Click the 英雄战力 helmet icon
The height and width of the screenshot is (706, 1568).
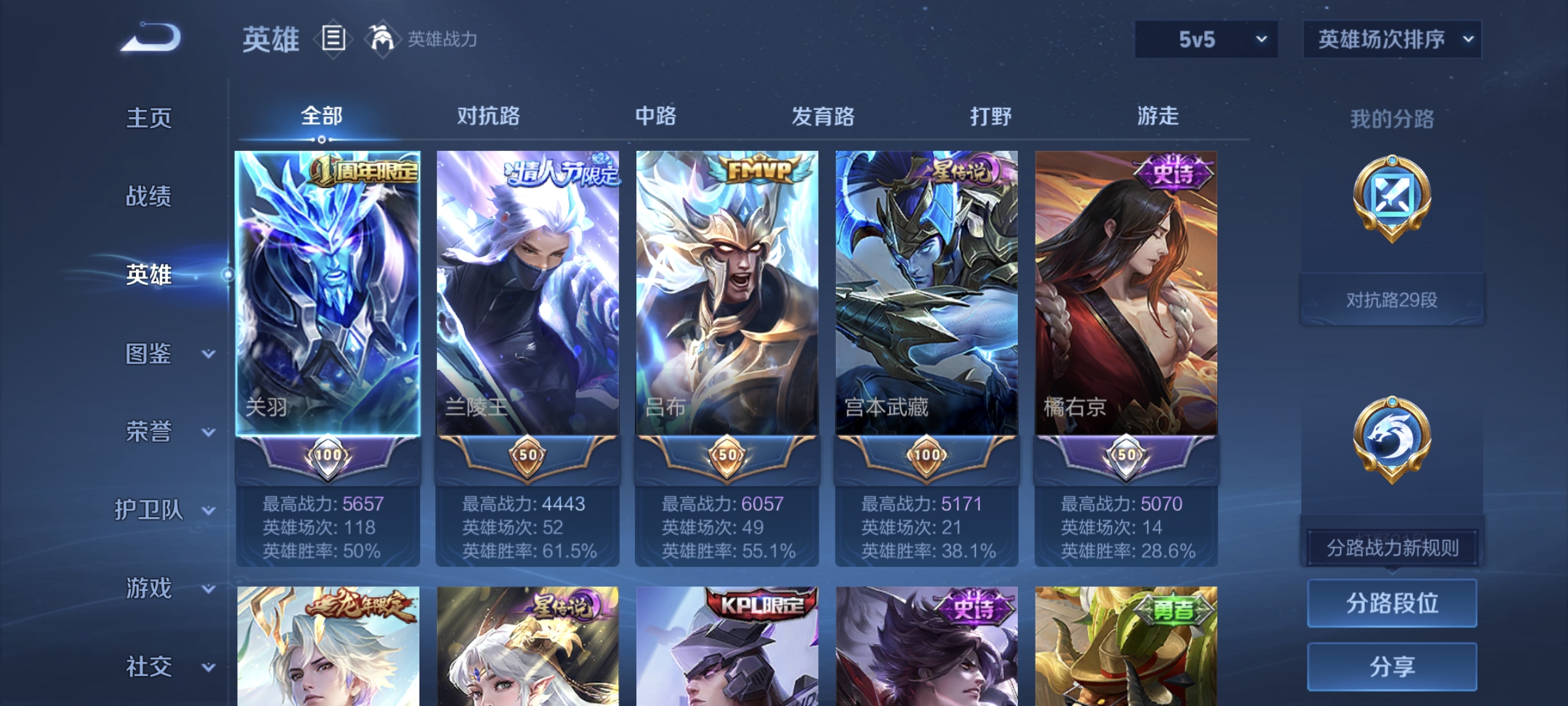(382, 39)
